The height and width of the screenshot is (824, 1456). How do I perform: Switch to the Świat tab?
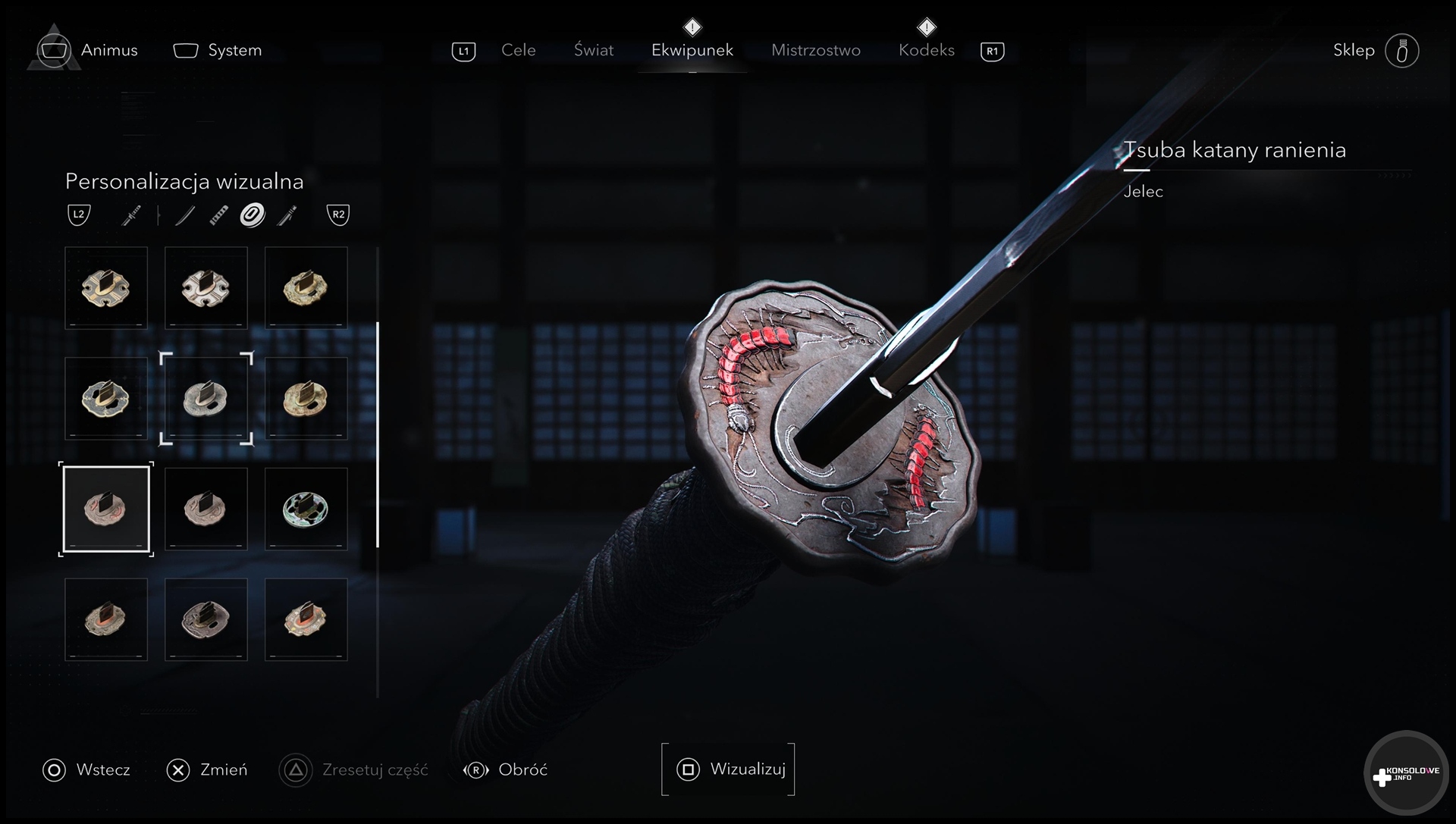(594, 50)
